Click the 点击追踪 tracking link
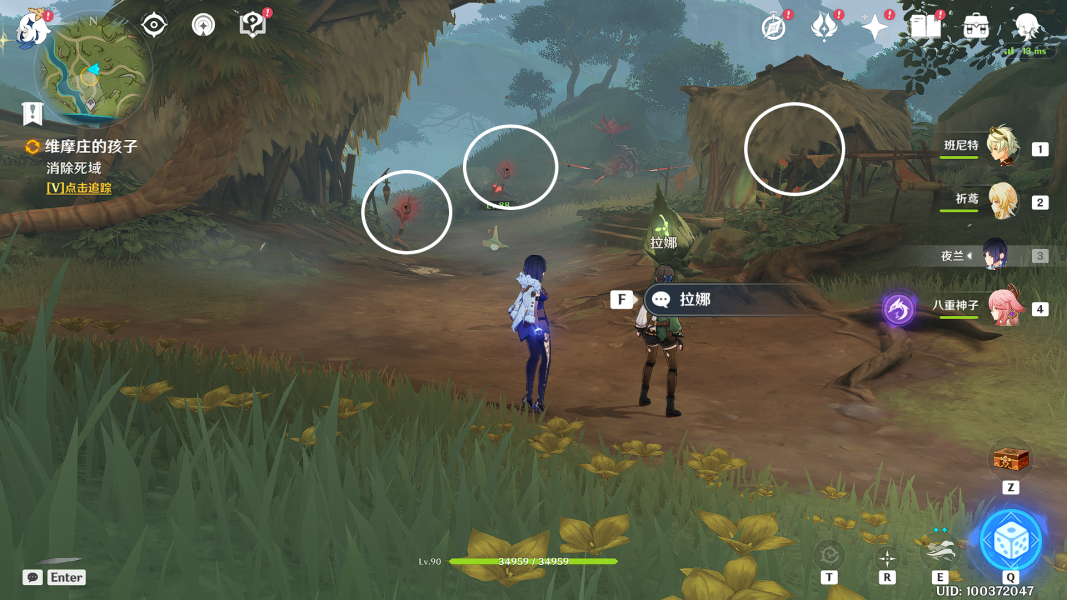The height and width of the screenshot is (600, 1067). pos(79,188)
